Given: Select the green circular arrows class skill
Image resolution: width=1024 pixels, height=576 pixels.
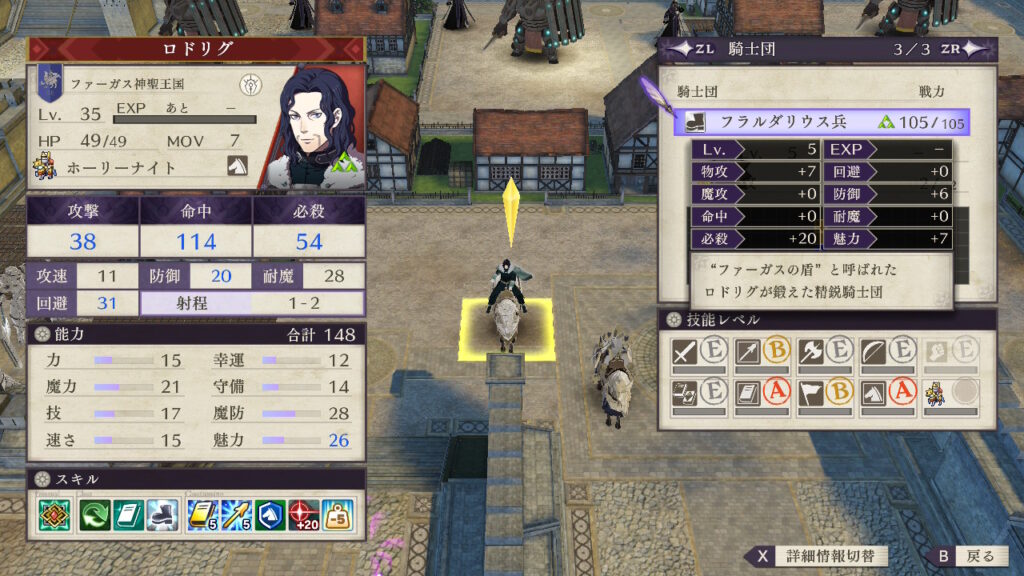Looking at the screenshot, I should tap(94, 514).
